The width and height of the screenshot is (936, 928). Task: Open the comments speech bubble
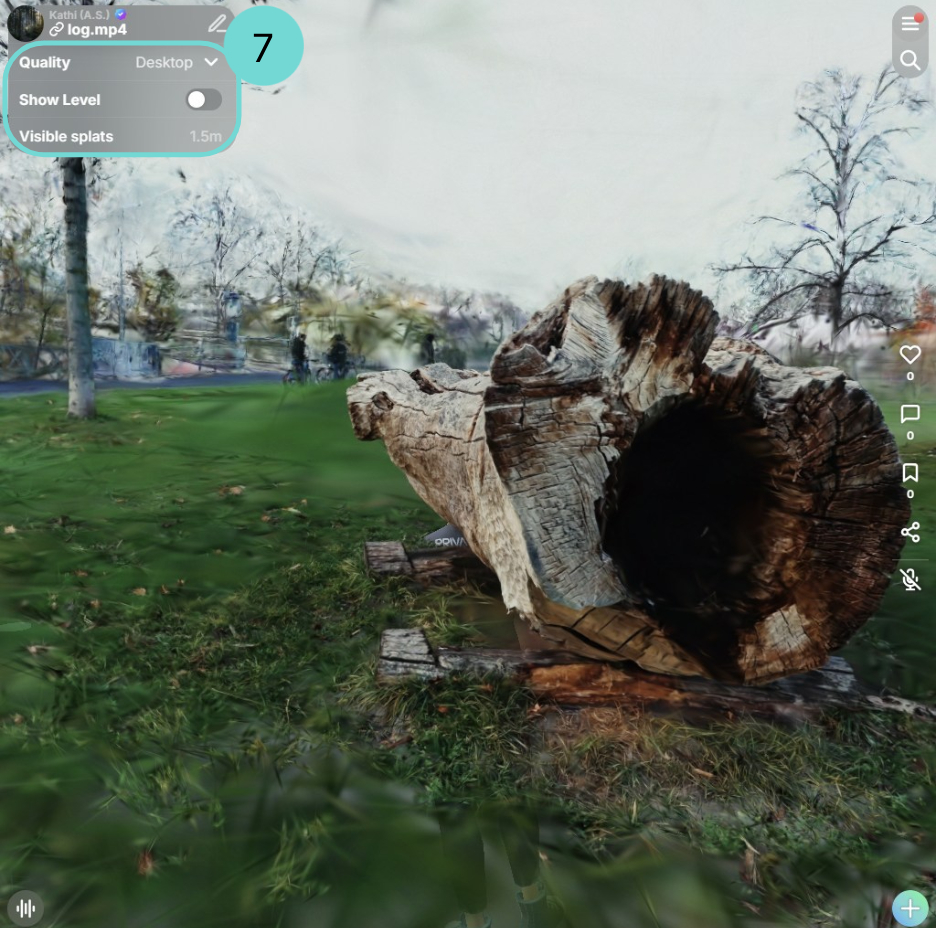pos(909,414)
